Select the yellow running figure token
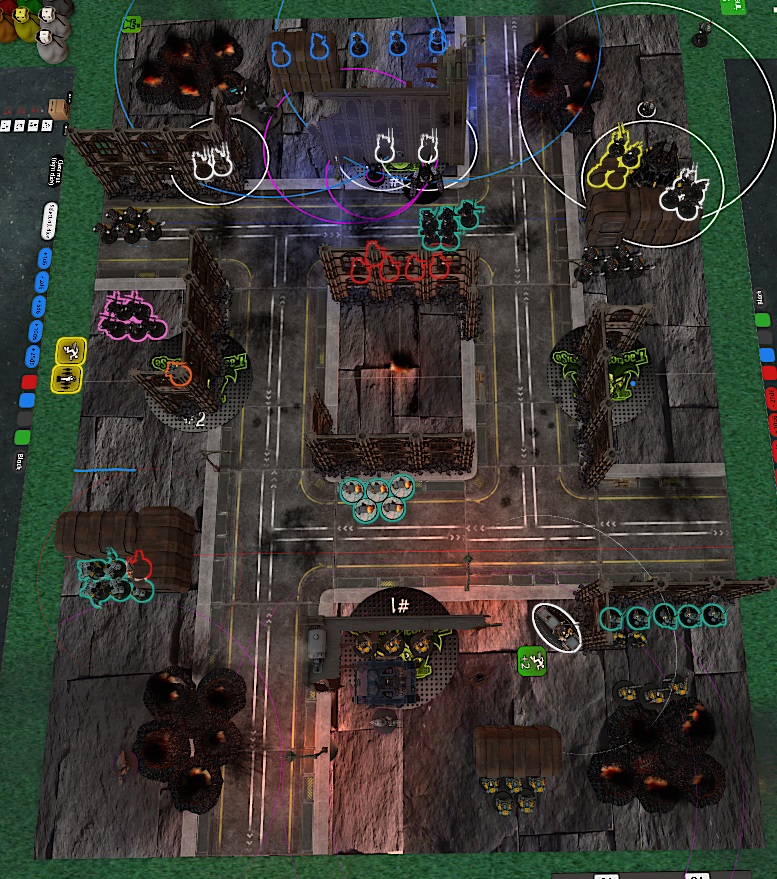 pos(70,350)
